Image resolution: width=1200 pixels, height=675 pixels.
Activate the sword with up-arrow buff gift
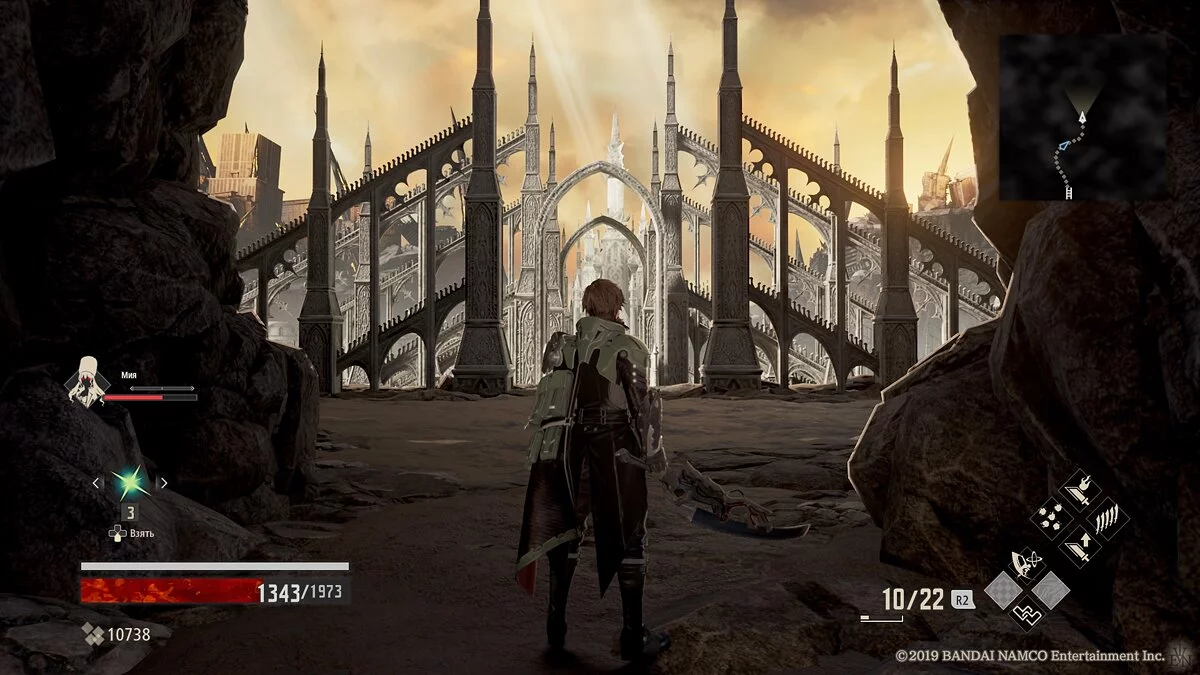pyautogui.click(x=1079, y=545)
